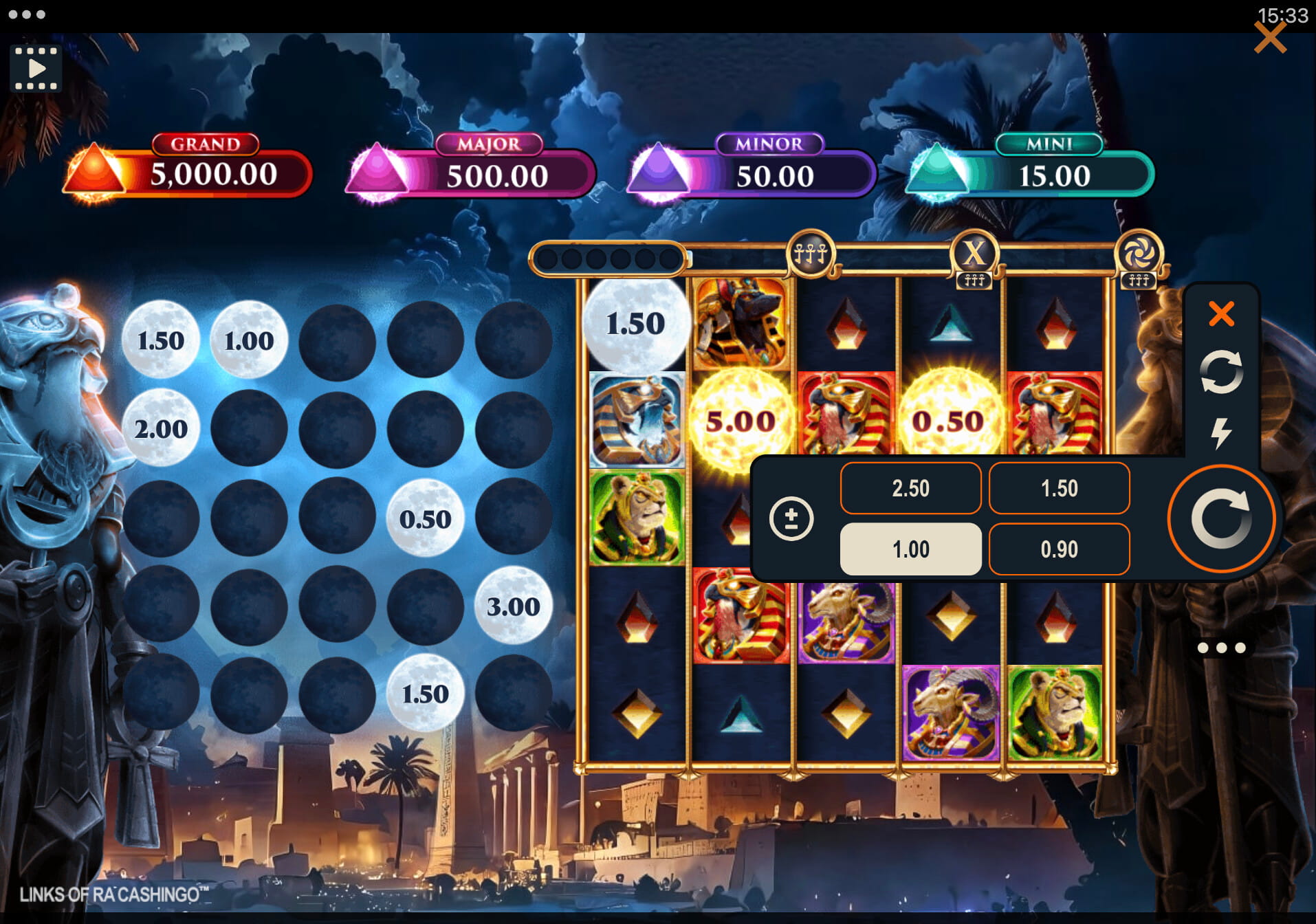Open the film-strip play video icon

(36, 69)
